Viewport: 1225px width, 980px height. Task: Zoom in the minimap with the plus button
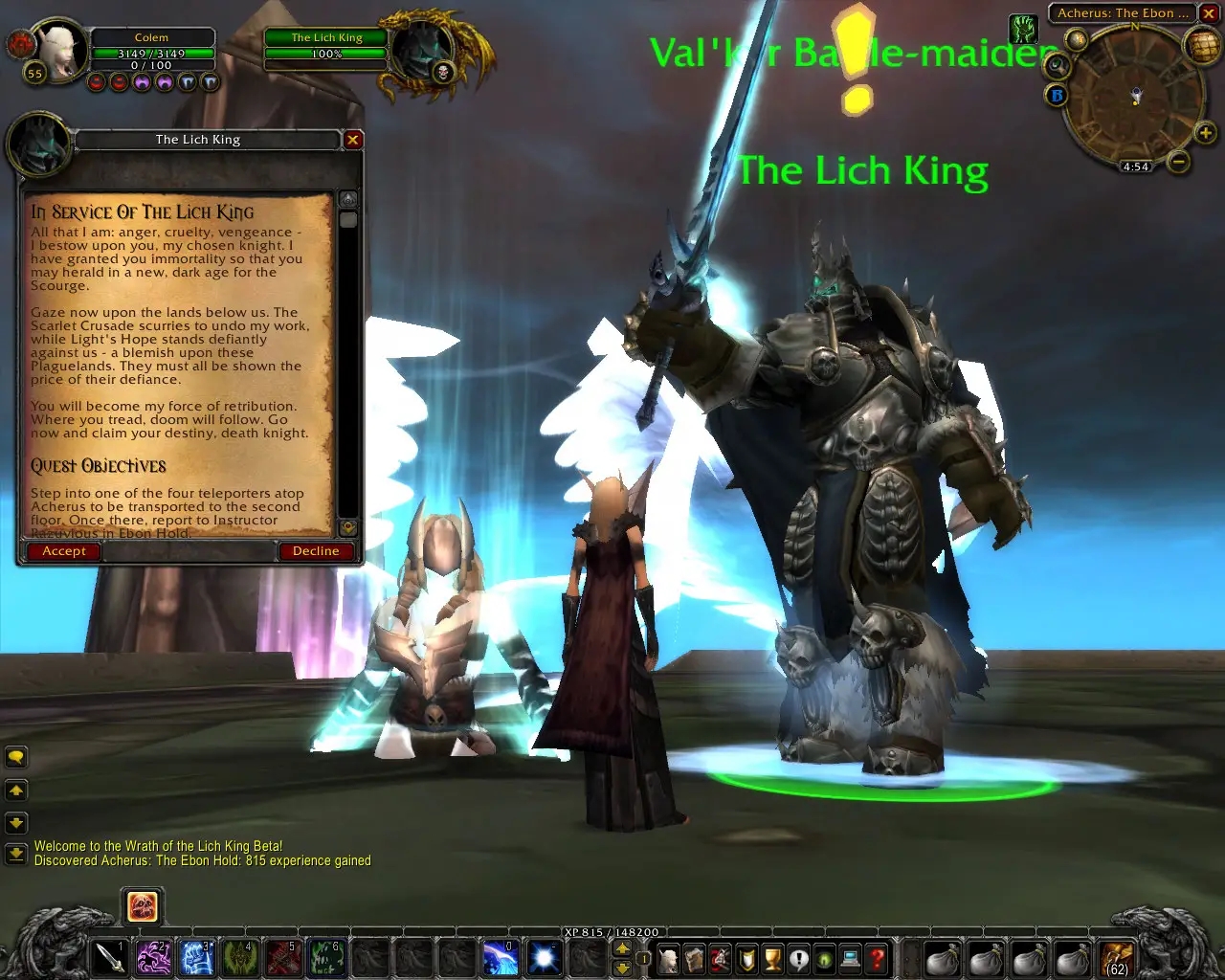(1205, 134)
